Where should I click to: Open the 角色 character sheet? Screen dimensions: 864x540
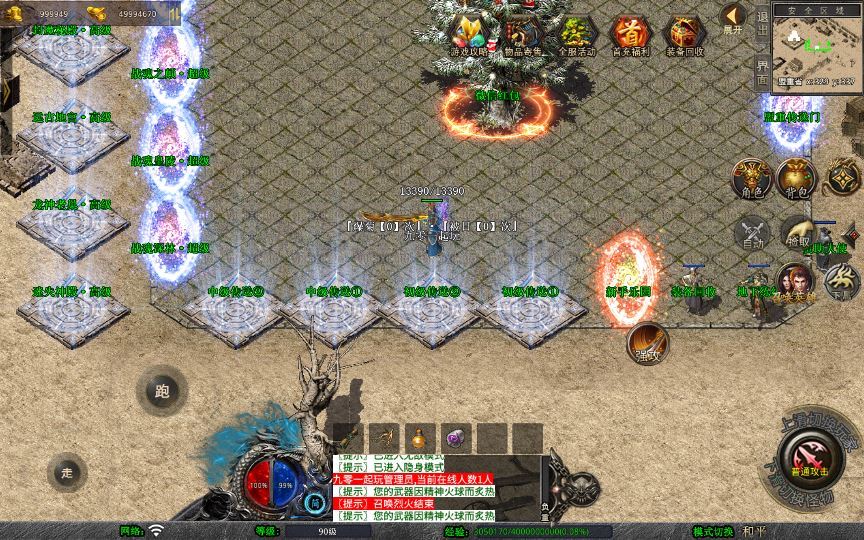pos(752,179)
